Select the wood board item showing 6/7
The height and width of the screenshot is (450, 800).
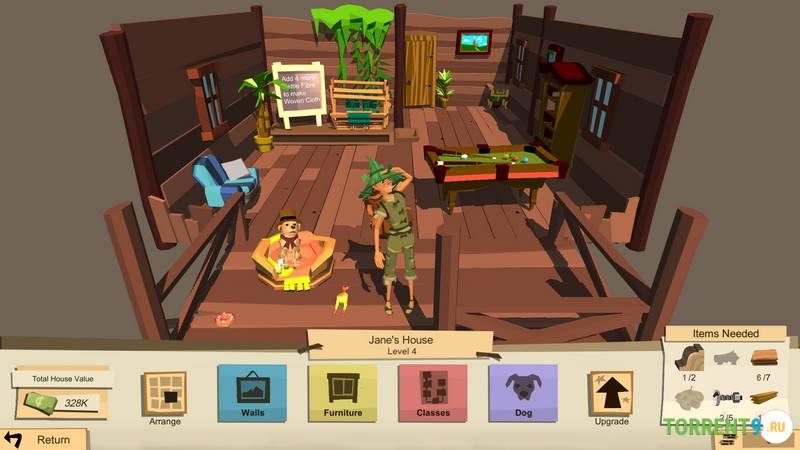pyautogui.click(x=764, y=357)
